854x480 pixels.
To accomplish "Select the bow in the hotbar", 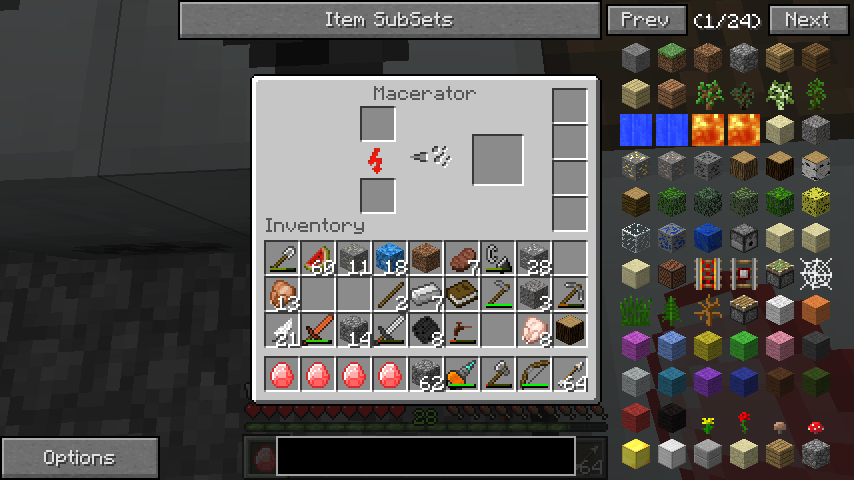I will (534, 375).
